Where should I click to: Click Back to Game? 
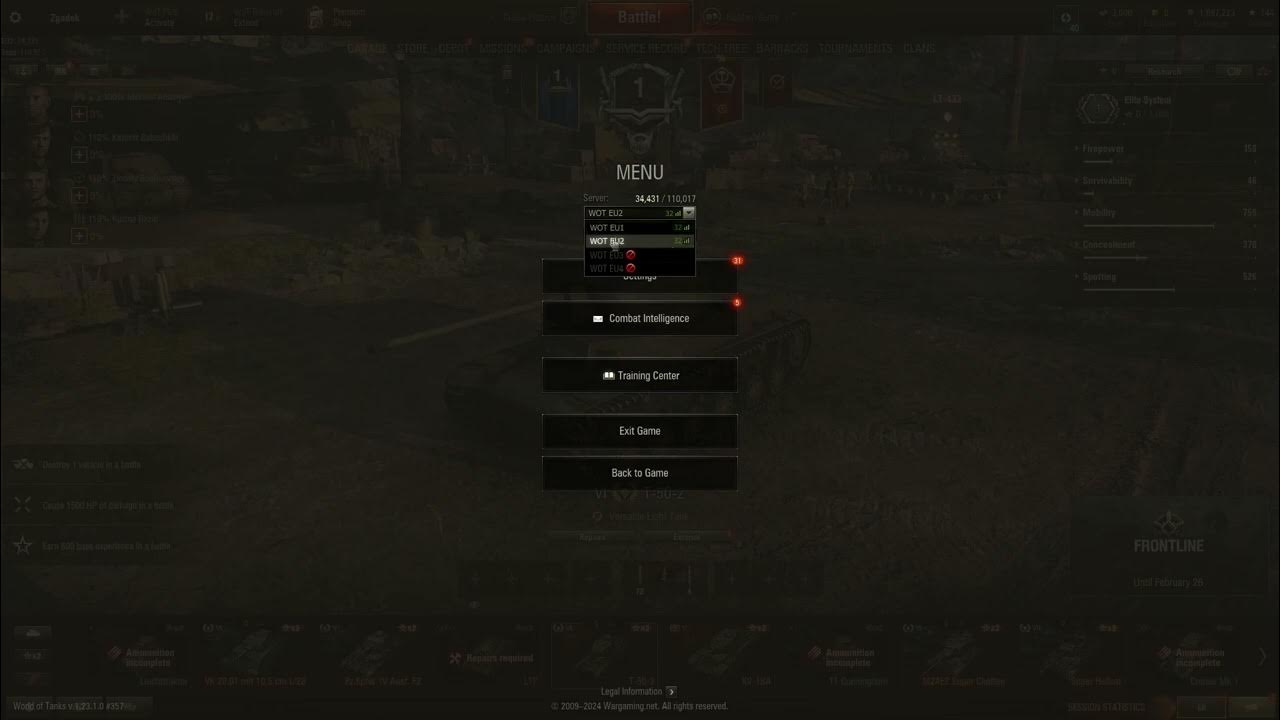click(x=639, y=472)
